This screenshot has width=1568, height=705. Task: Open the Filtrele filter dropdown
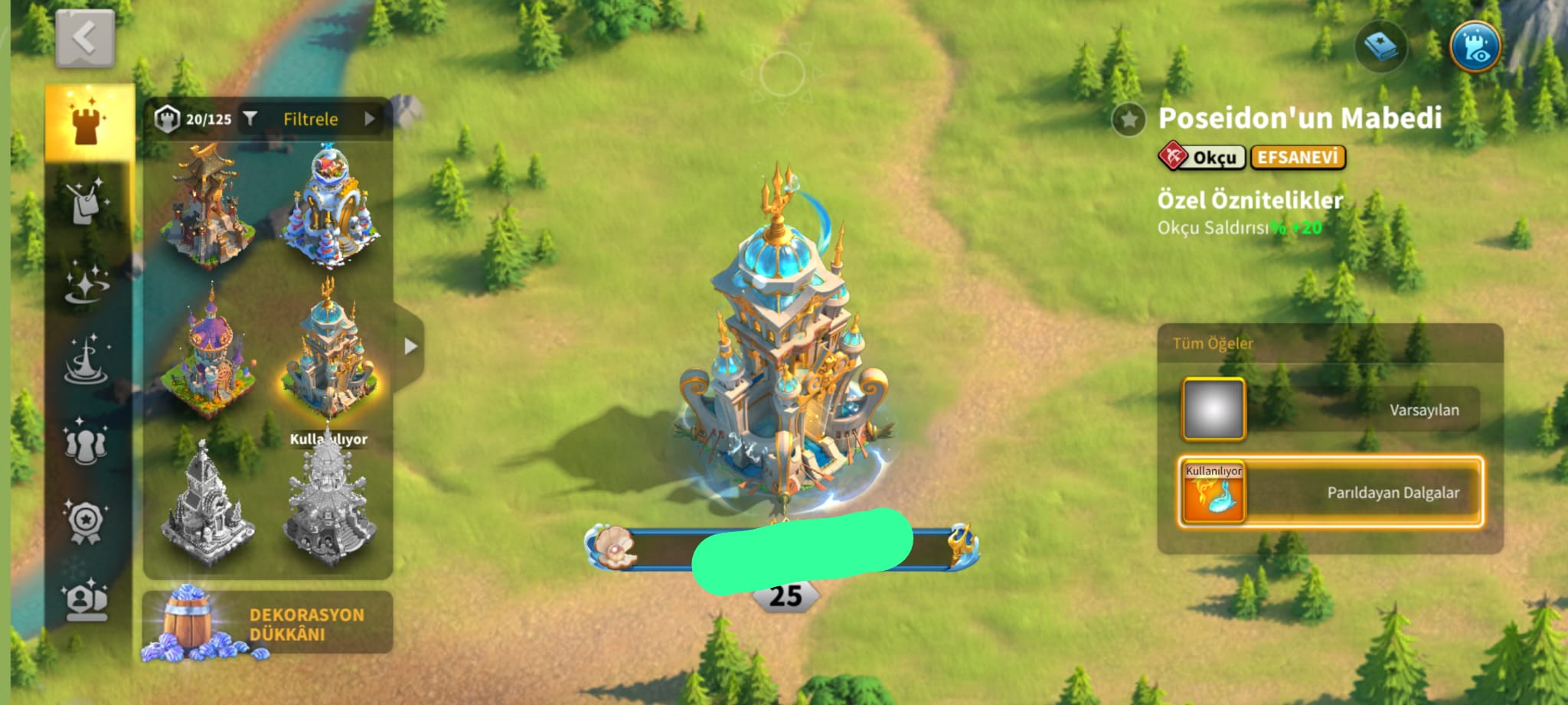tap(310, 119)
